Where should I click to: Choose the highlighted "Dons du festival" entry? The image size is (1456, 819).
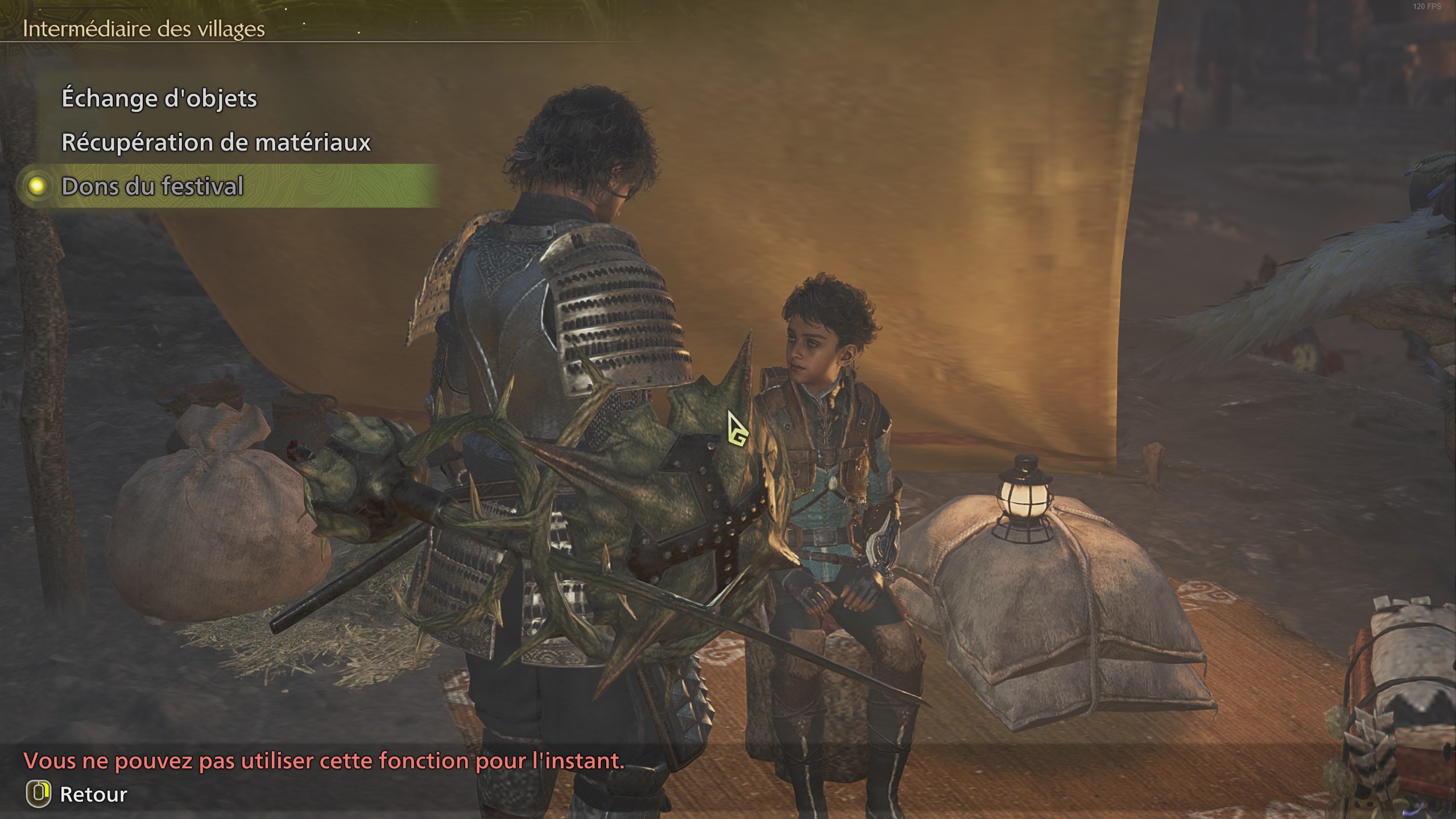pos(152,186)
